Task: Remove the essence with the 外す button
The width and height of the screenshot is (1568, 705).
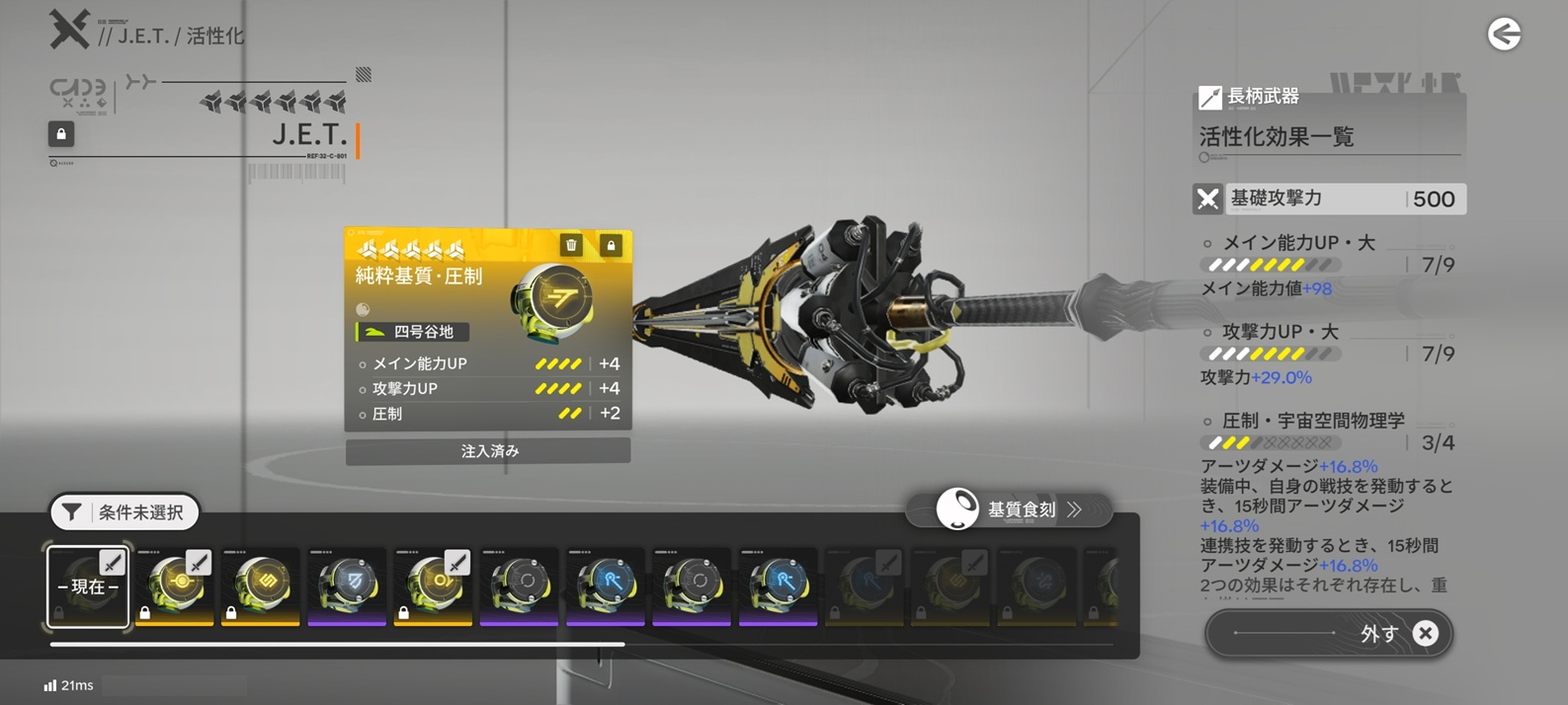Action: 1329,633
